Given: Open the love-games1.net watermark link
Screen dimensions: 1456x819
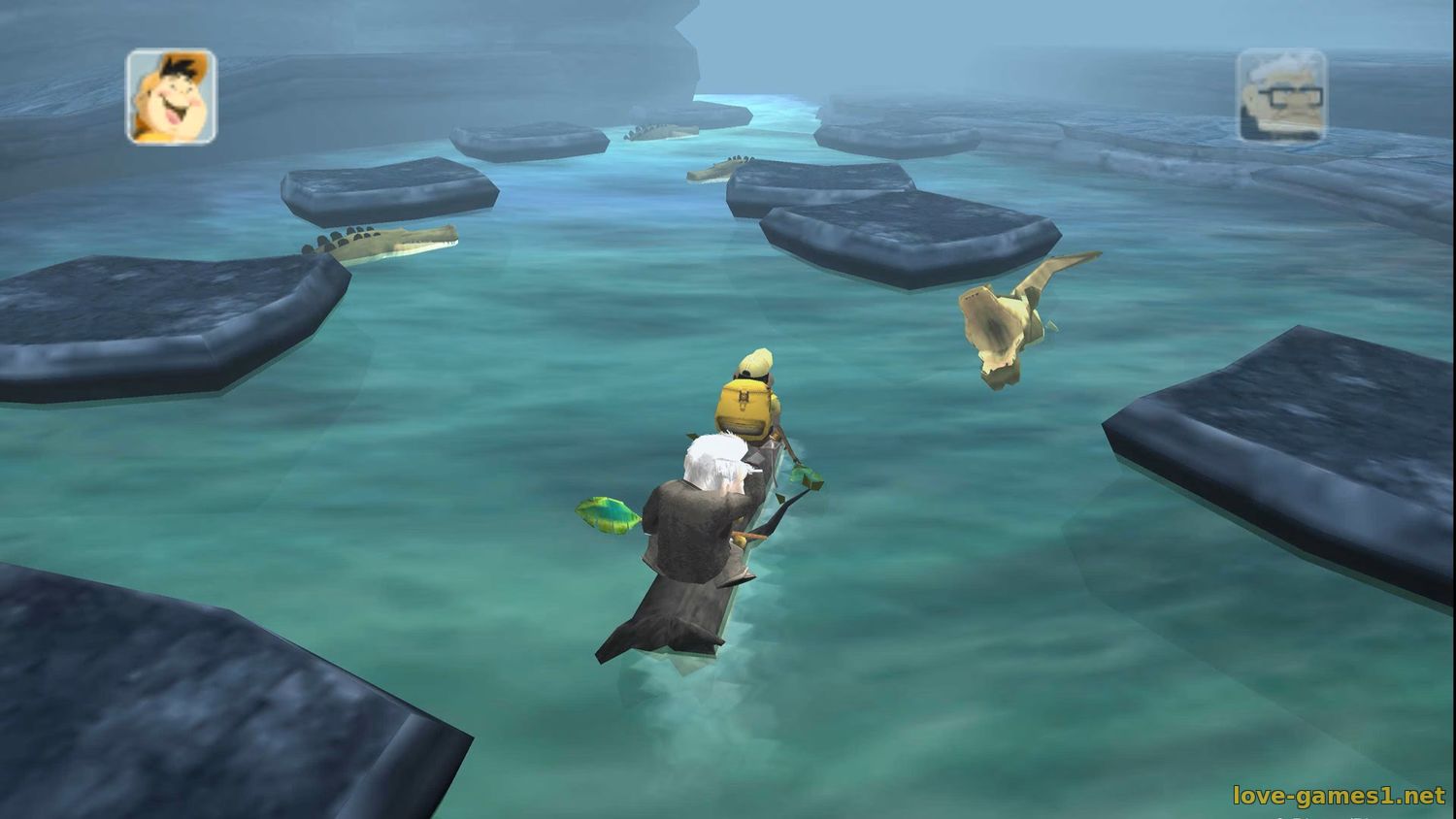Looking at the screenshot, I should coord(1339,796).
